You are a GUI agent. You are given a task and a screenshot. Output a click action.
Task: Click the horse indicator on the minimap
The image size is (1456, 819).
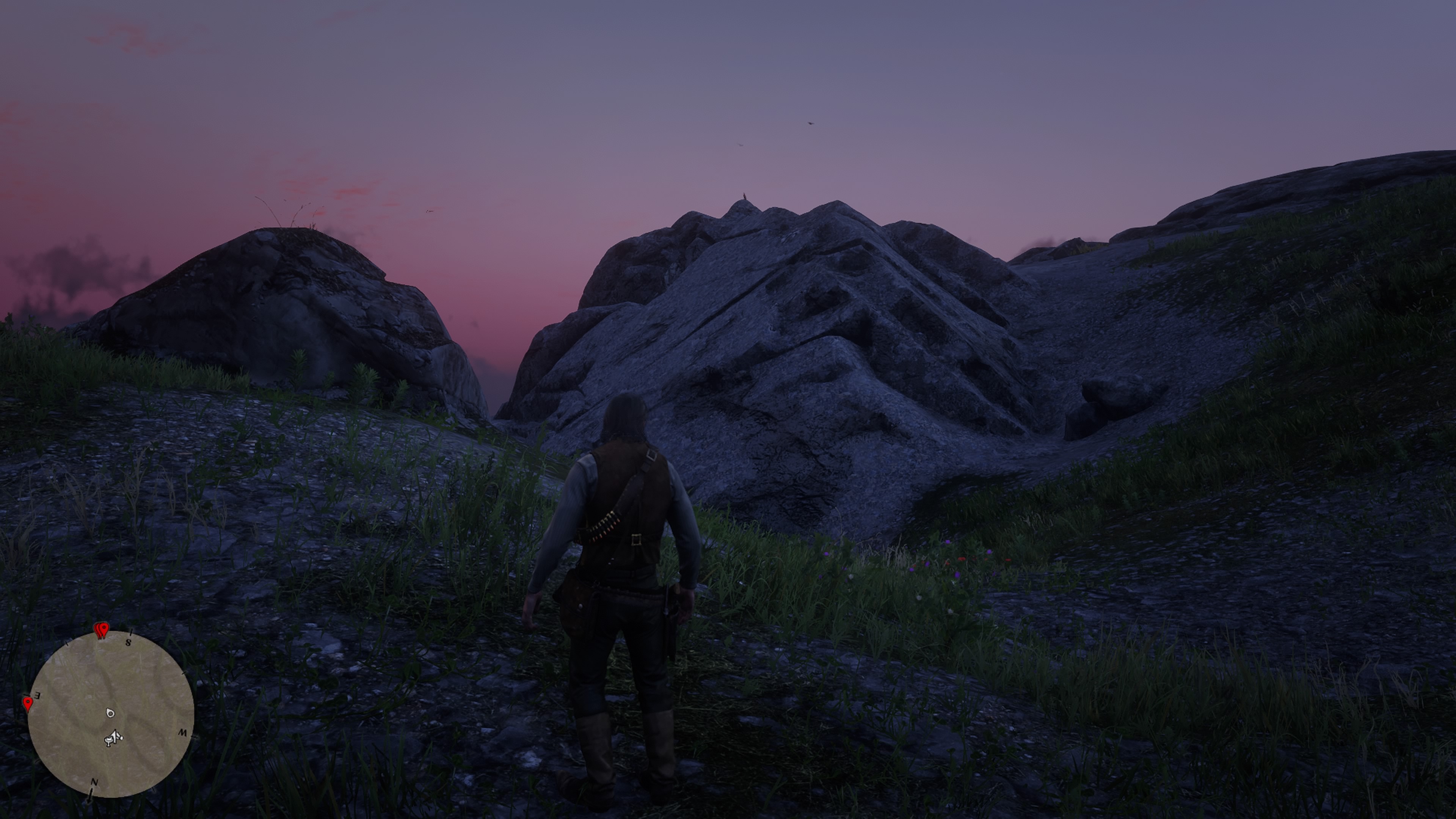coord(108,742)
